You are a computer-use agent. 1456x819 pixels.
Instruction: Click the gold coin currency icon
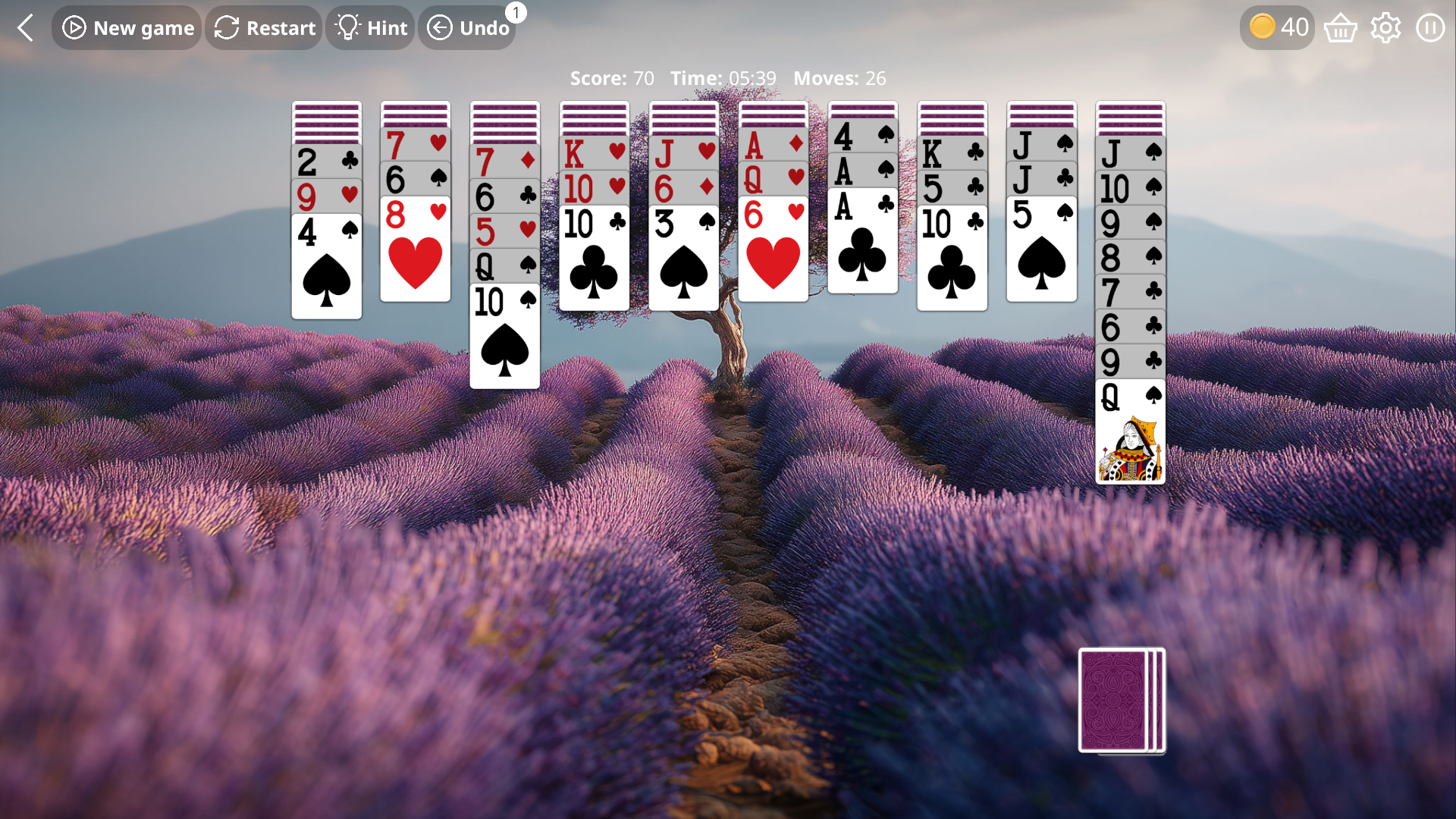[1261, 25]
